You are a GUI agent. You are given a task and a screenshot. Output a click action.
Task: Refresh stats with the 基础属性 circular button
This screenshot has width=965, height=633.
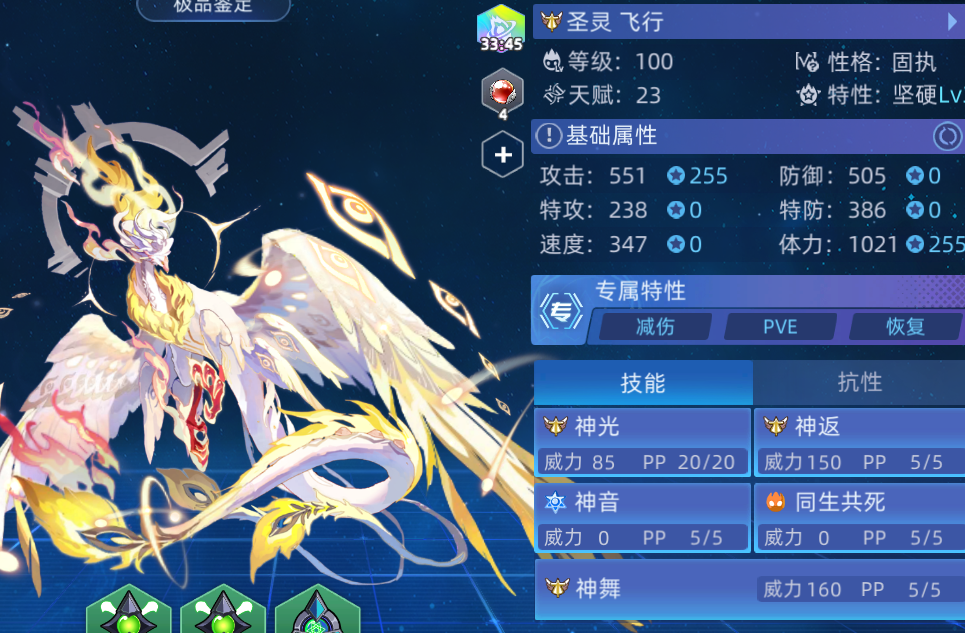(x=946, y=136)
